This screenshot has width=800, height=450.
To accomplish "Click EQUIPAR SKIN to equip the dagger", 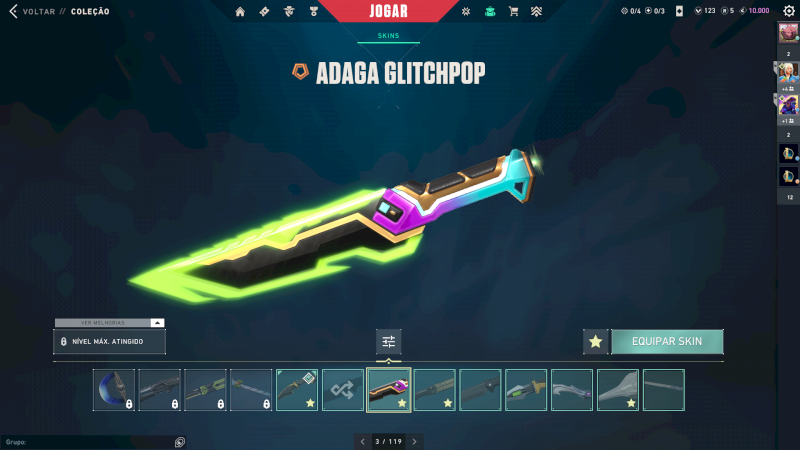I will point(667,341).
